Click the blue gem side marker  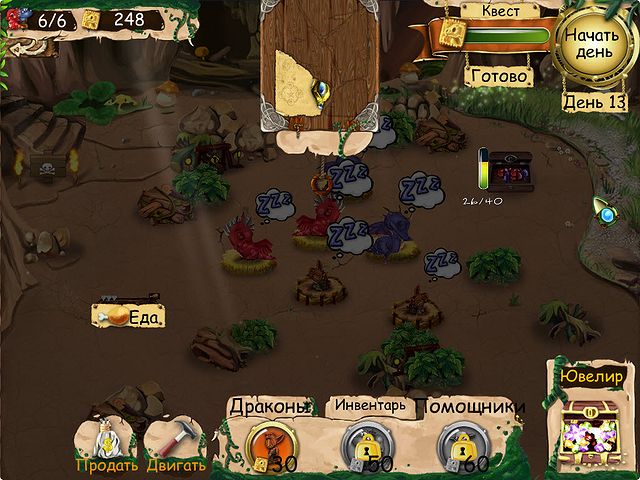(604, 211)
